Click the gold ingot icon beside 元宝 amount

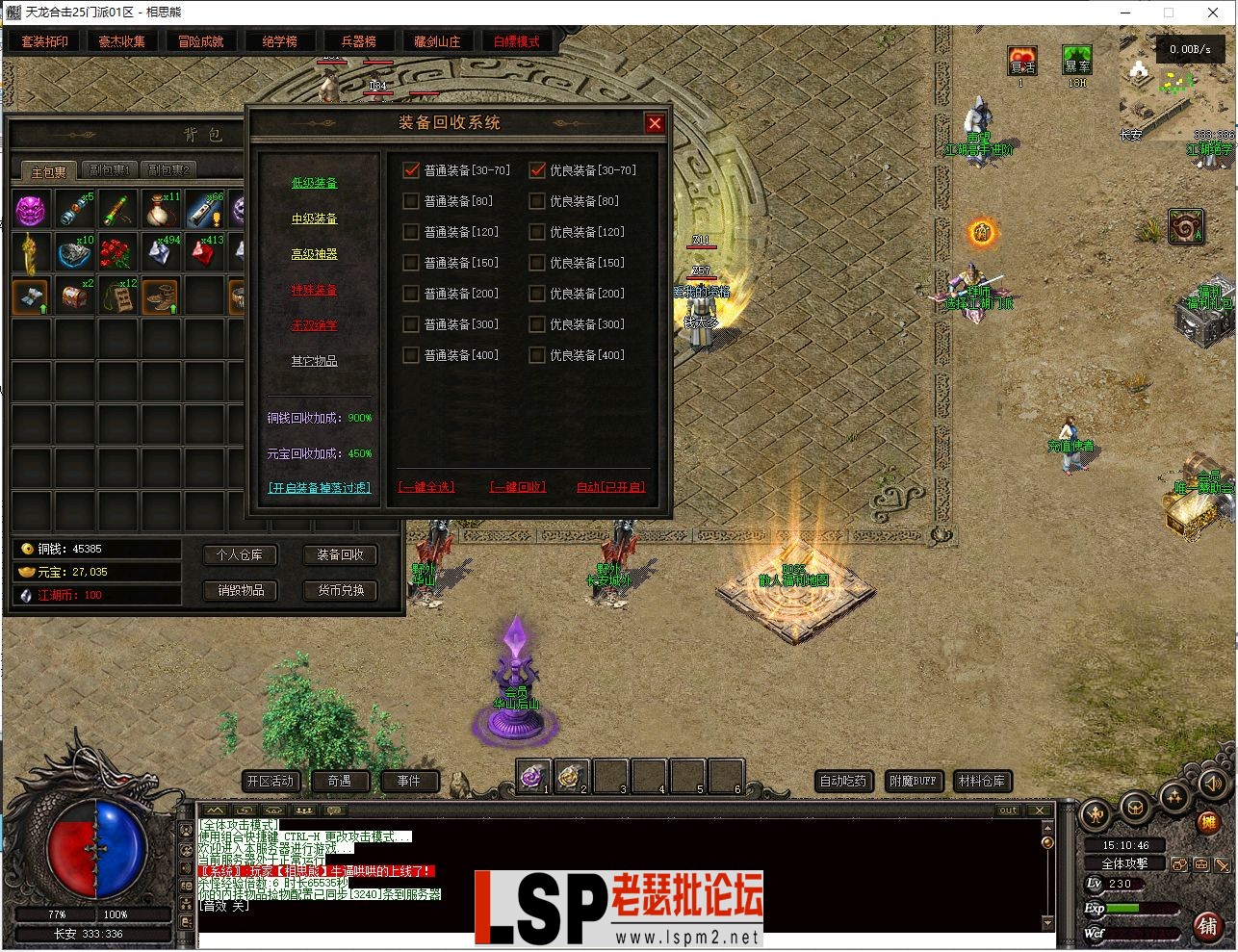click(25, 571)
